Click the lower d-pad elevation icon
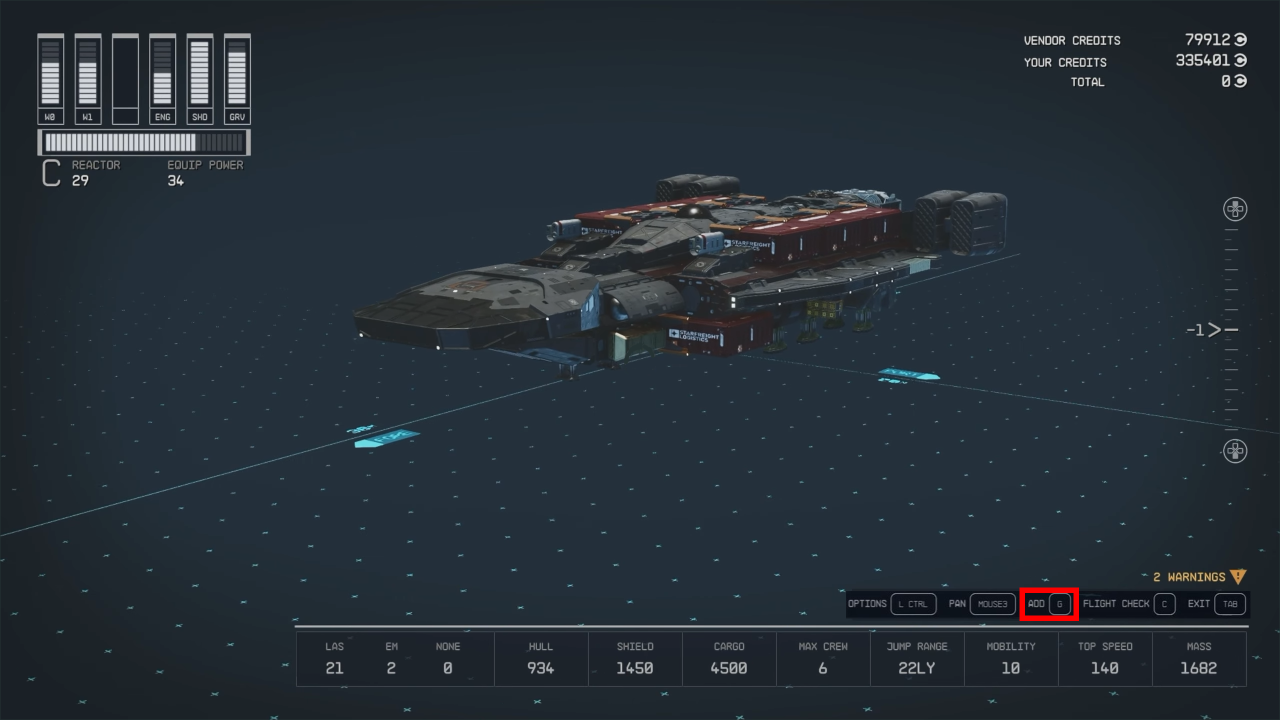 [1234, 451]
